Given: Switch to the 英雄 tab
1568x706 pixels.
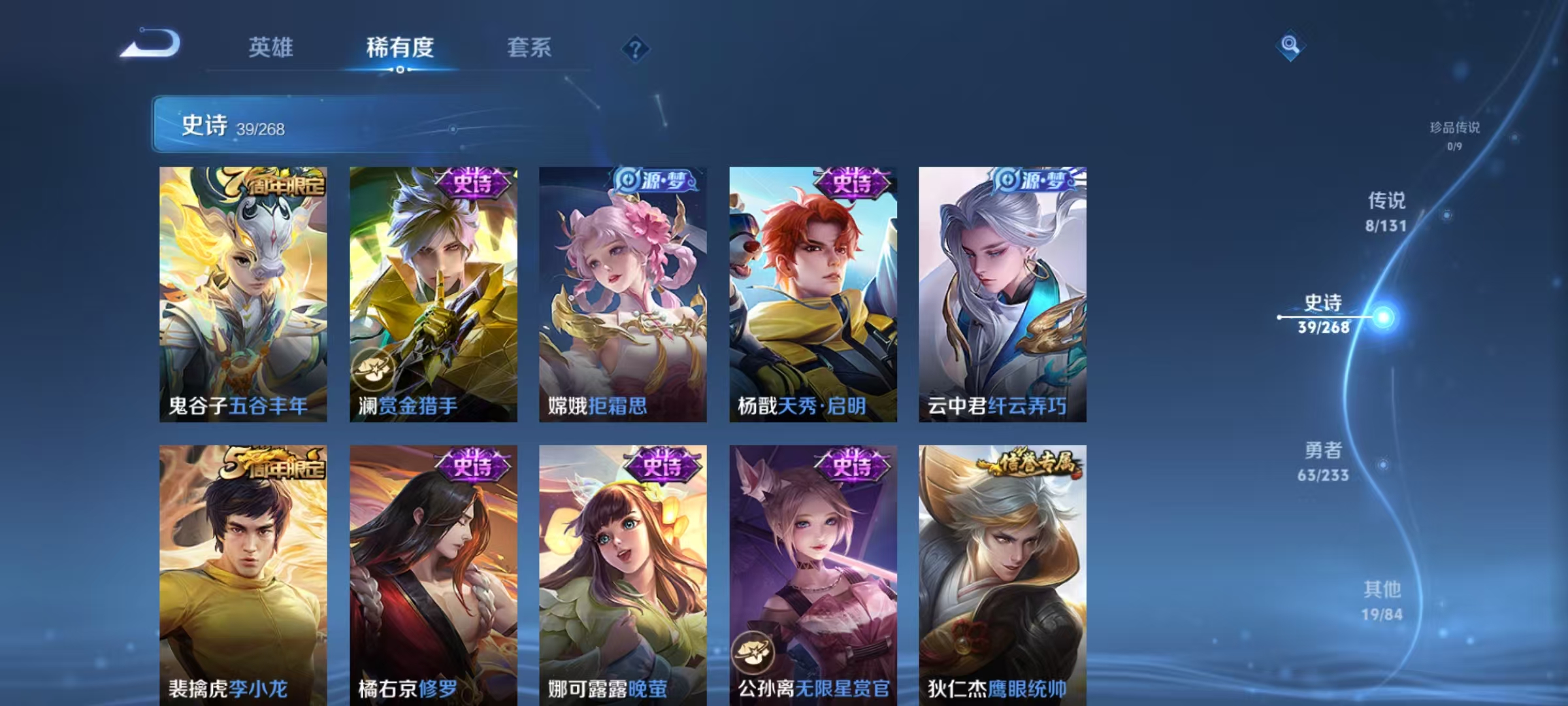Looking at the screenshot, I should pos(270,48).
